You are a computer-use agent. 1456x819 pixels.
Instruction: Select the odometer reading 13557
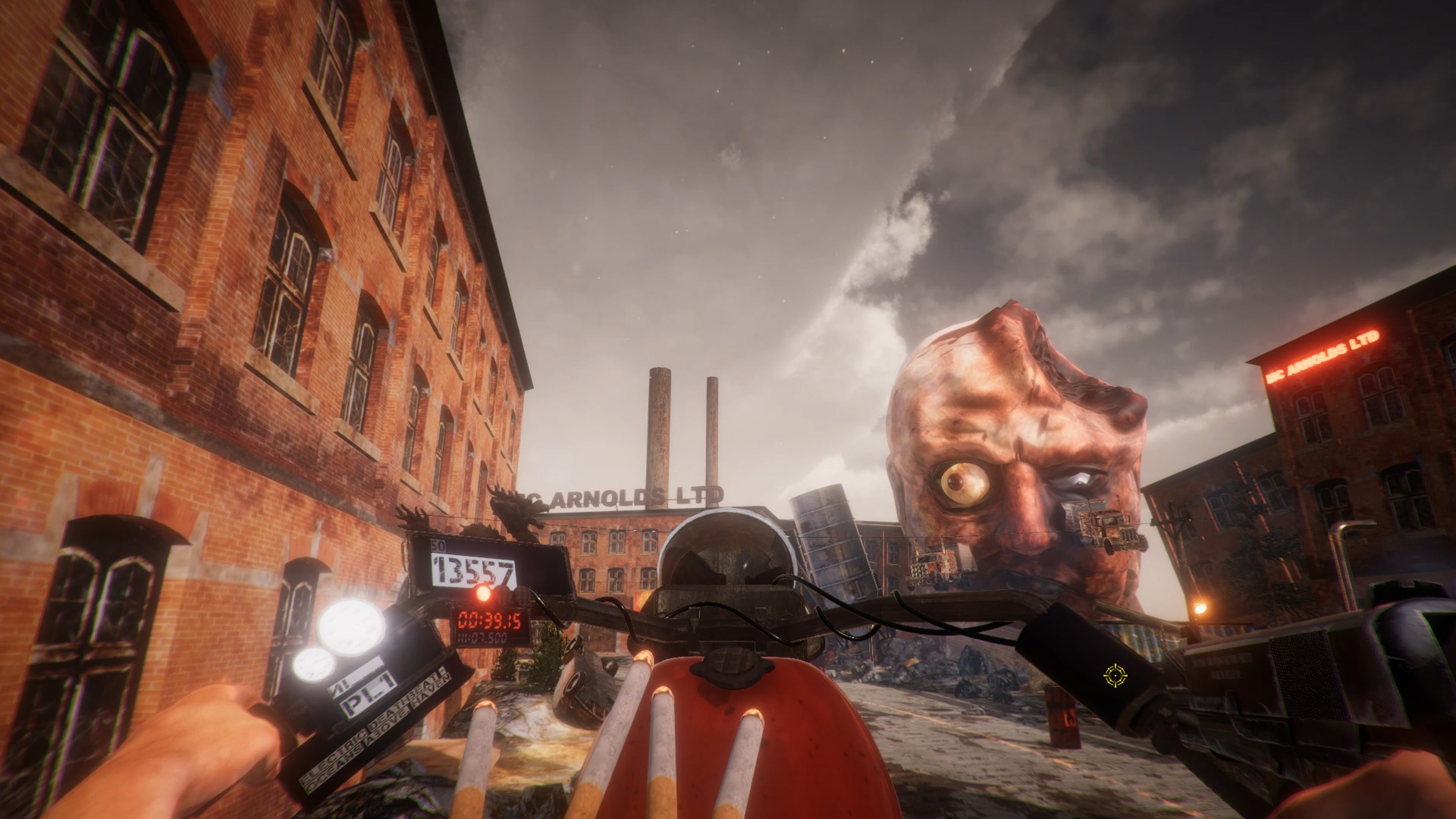tap(472, 568)
